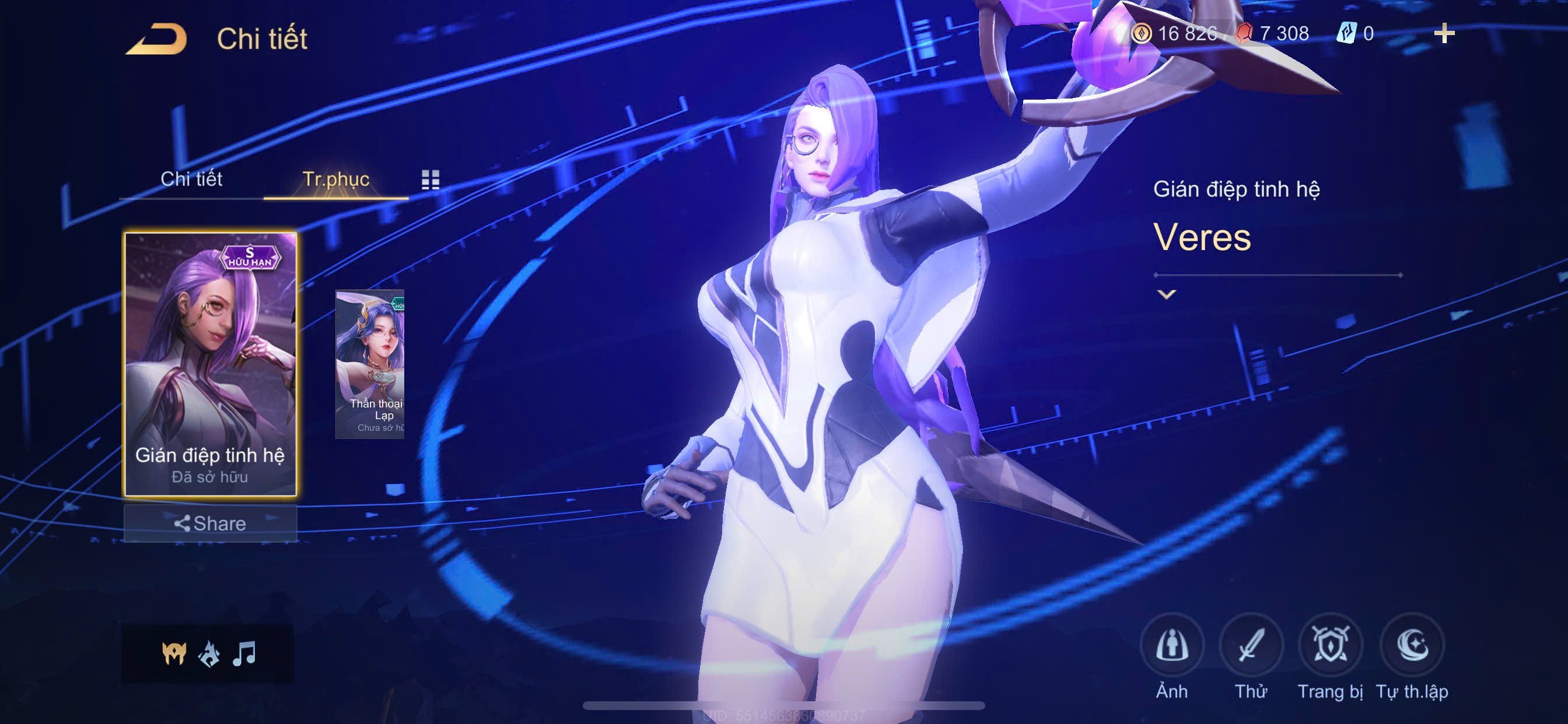Click the golden mask effects icon

173,654
